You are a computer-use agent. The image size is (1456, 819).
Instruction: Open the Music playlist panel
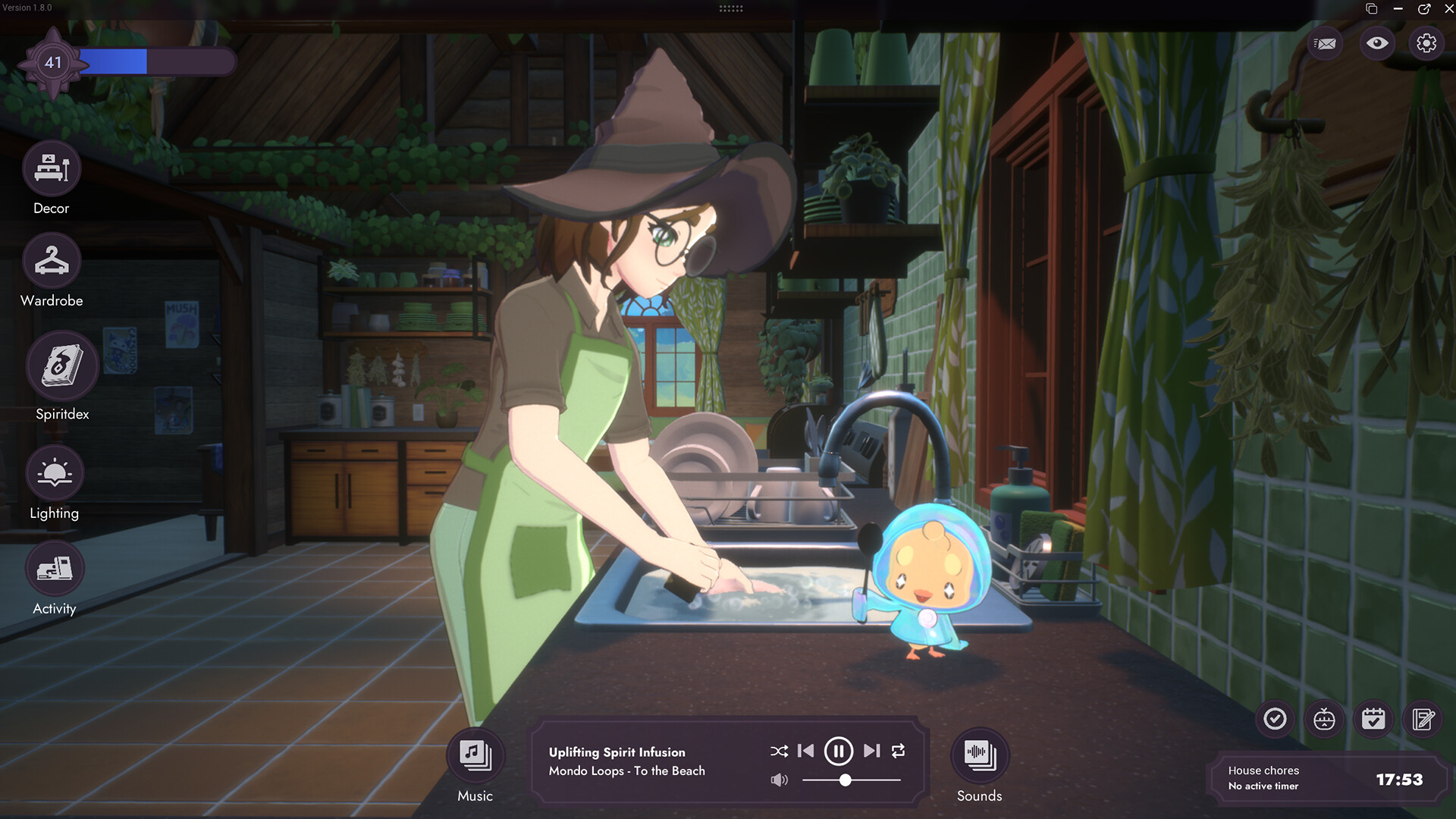(x=475, y=755)
